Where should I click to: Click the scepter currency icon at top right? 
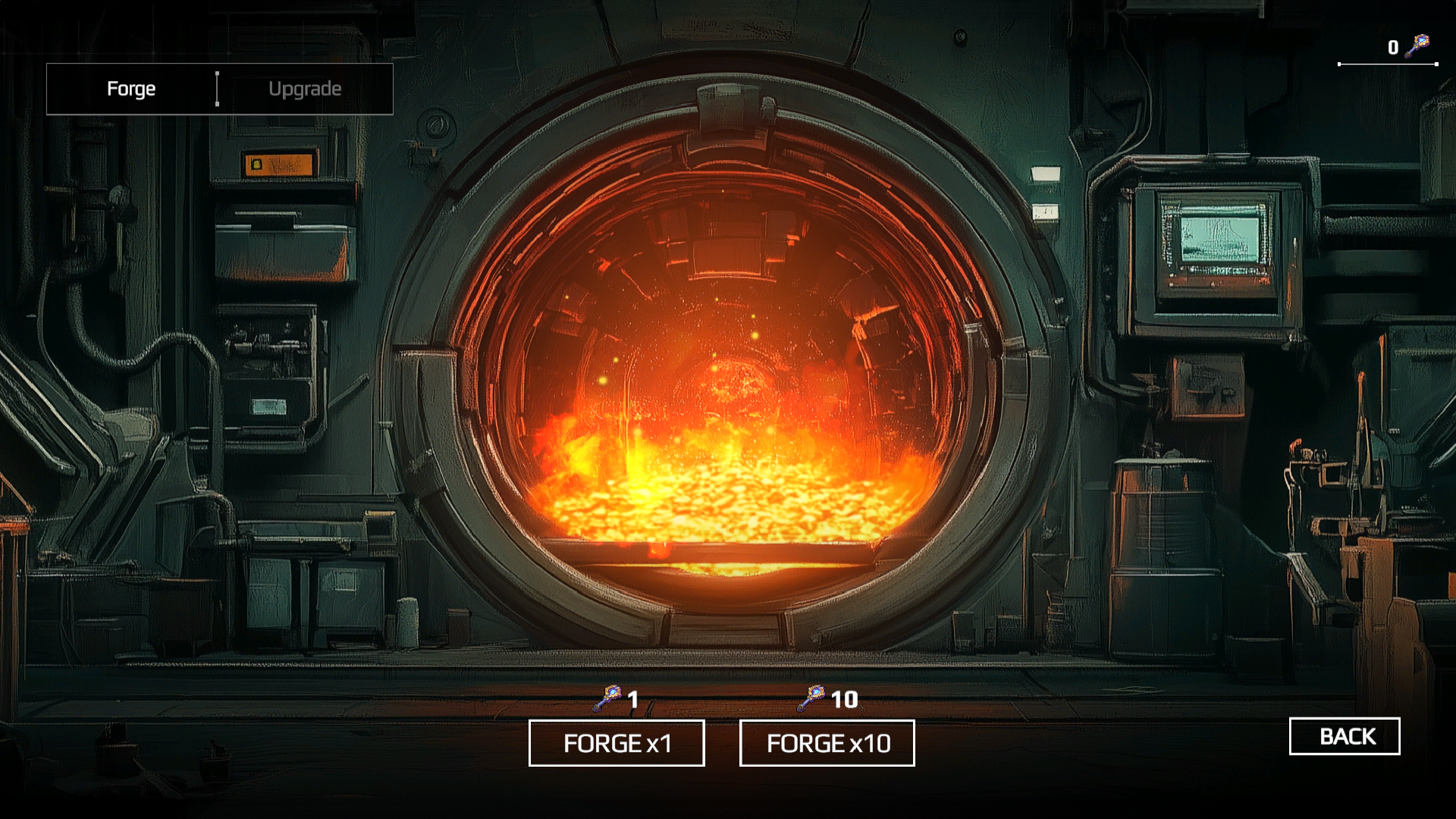pyautogui.click(x=1417, y=47)
